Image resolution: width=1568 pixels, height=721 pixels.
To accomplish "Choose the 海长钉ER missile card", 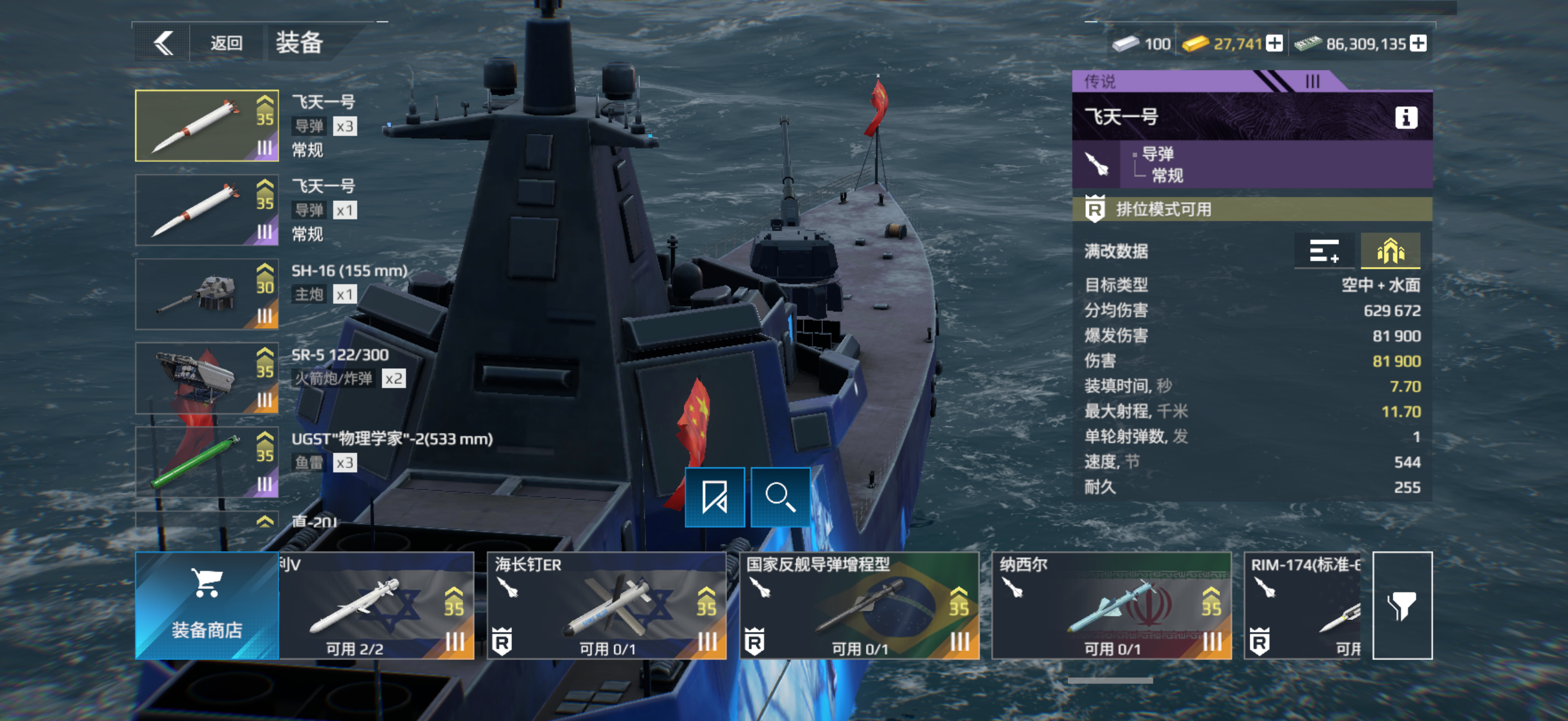I will [x=606, y=606].
